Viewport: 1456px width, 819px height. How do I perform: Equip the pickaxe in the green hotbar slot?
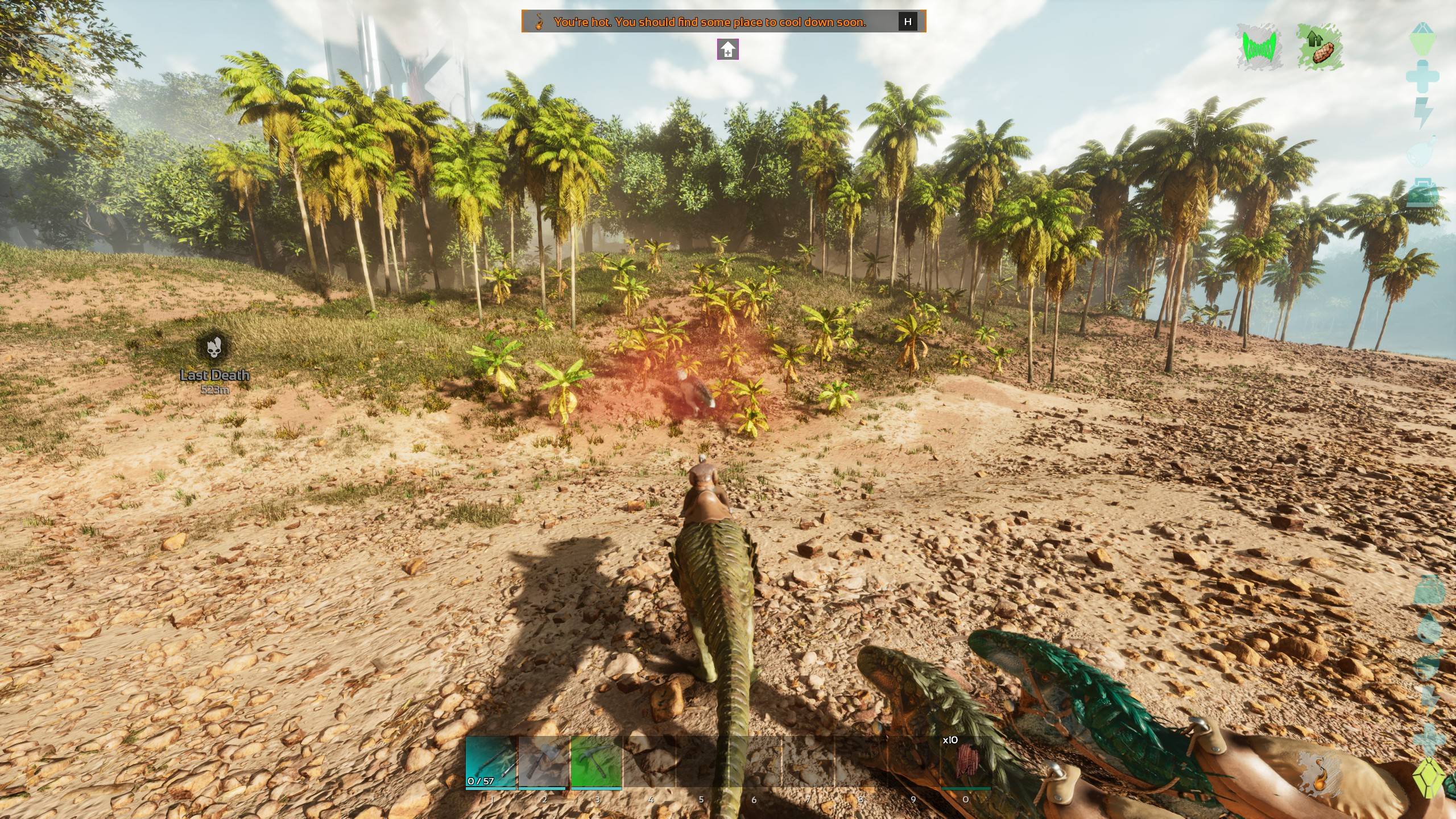pos(597,762)
